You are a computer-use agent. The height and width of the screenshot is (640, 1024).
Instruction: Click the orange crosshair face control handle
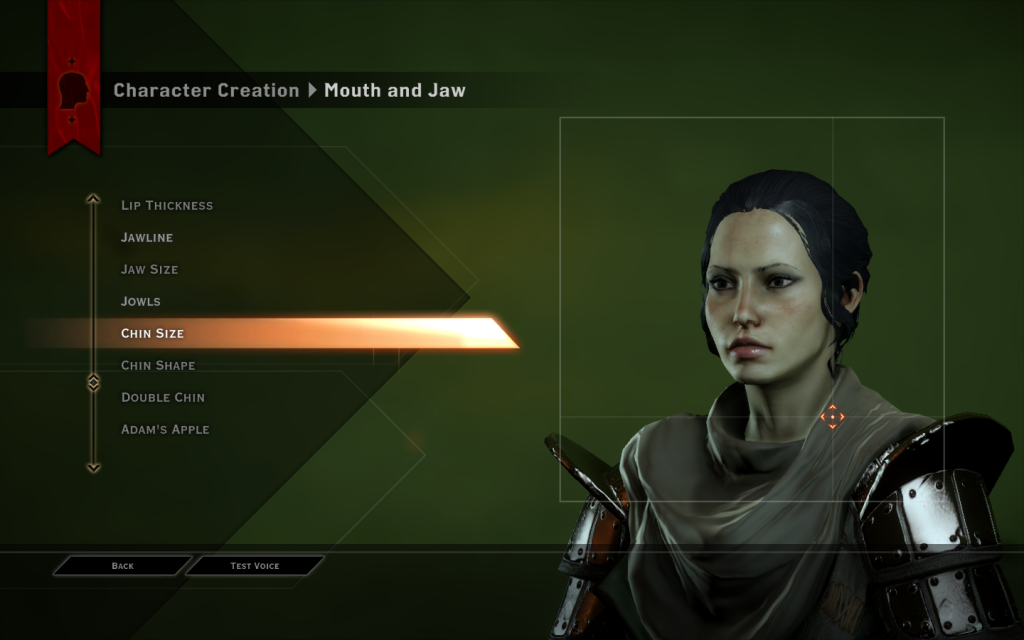[x=832, y=417]
